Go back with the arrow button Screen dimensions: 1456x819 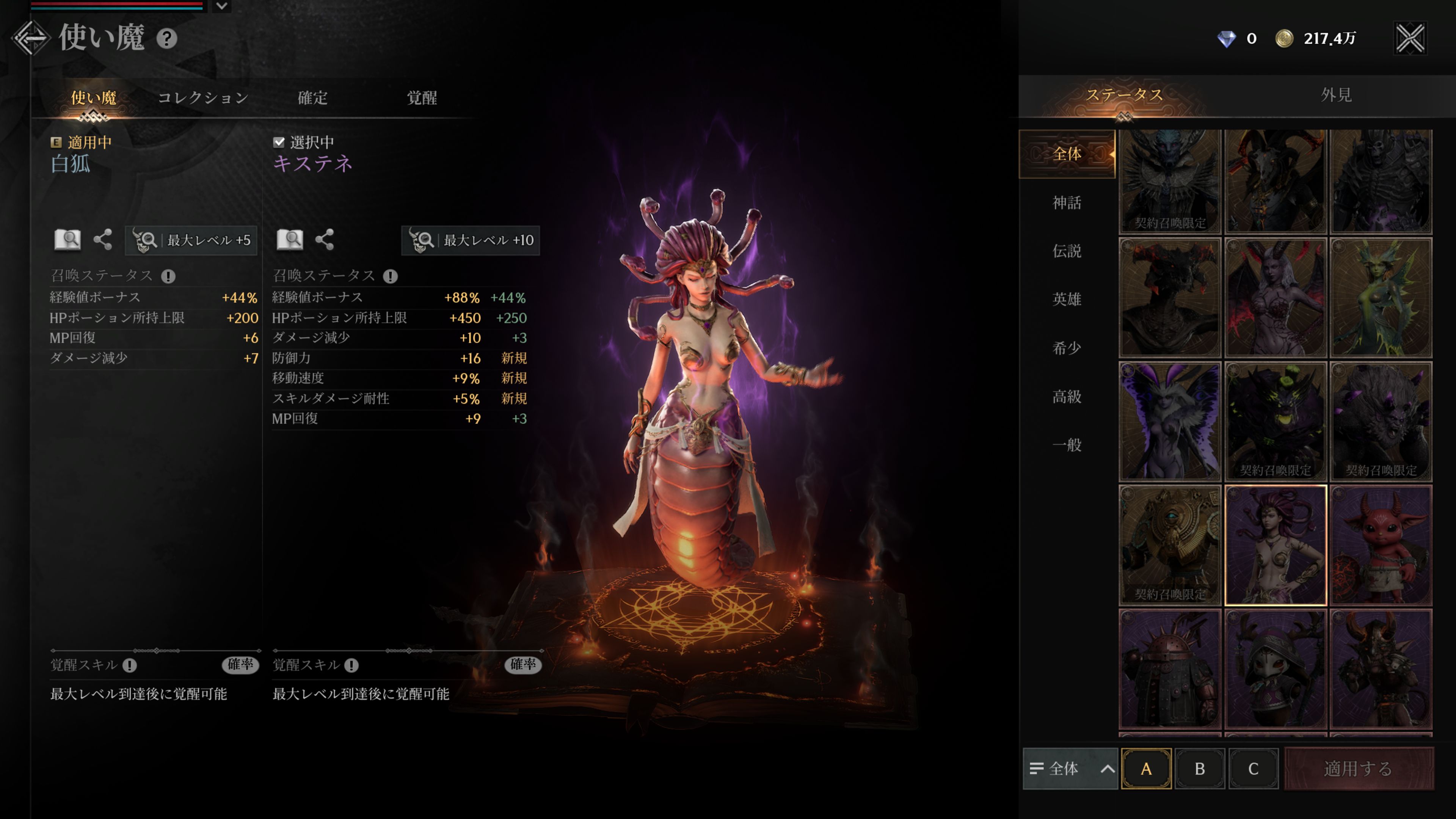click(31, 38)
